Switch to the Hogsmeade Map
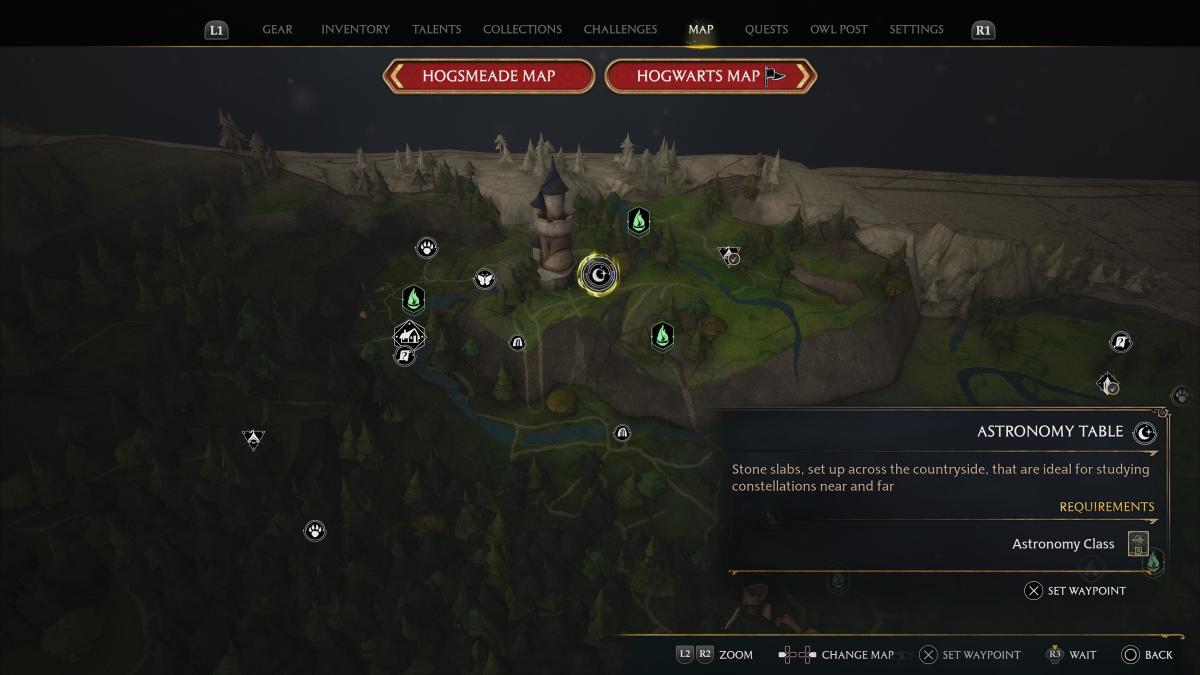The width and height of the screenshot is (1200, 675). pos(488,76)
